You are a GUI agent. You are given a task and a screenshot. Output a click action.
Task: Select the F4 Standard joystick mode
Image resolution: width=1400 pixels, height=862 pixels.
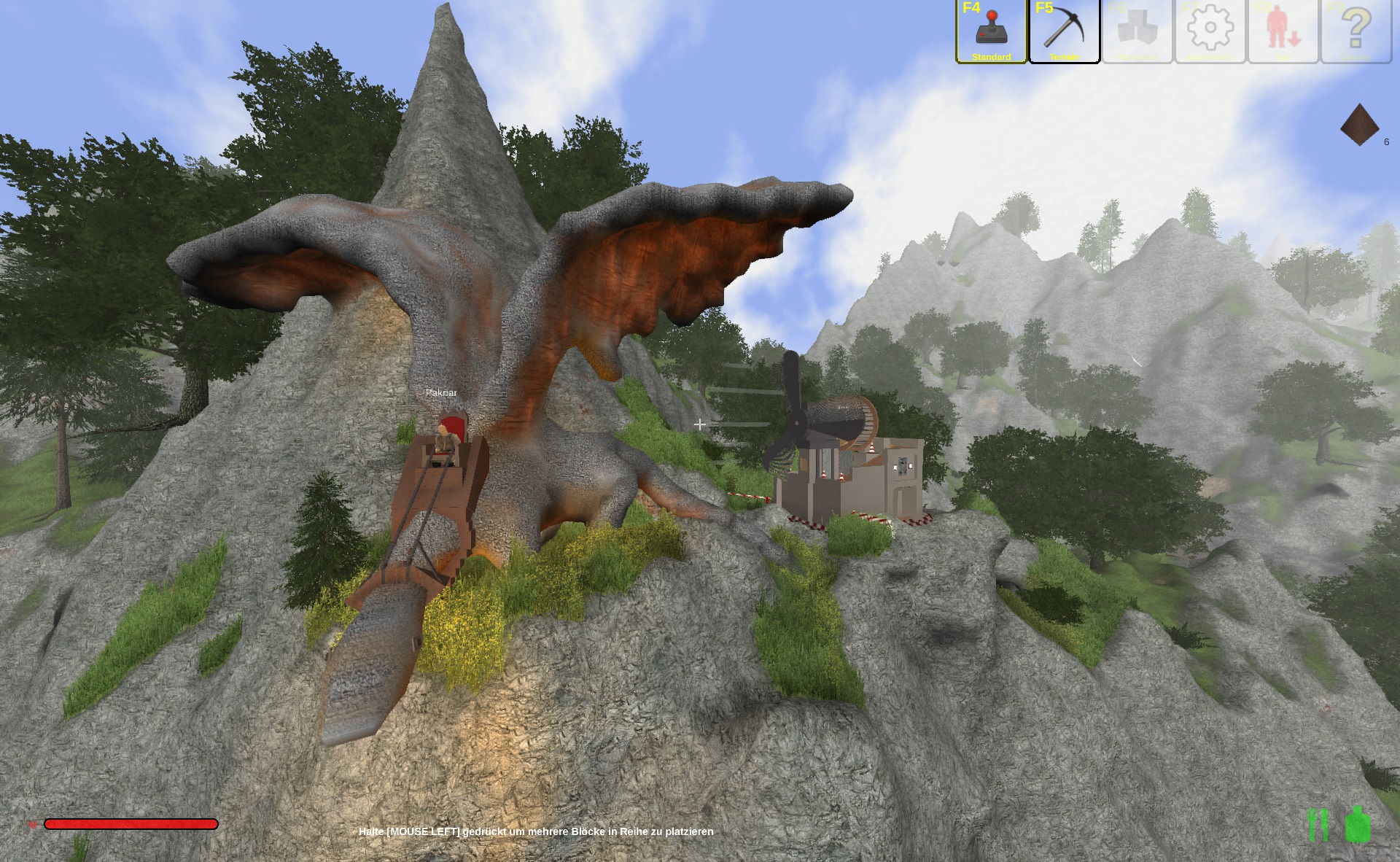pyautogui.click(x=991, y=31)
